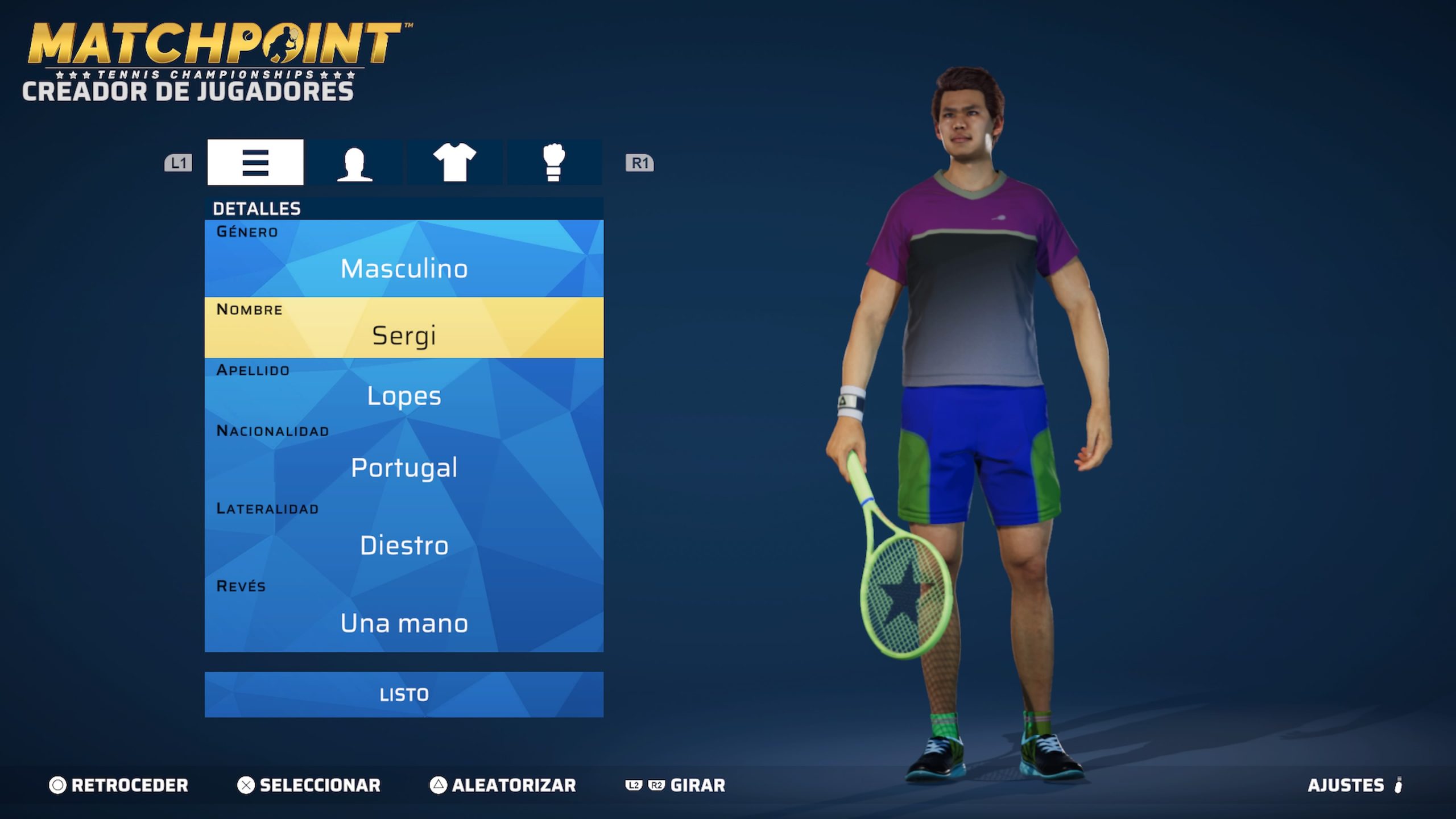Switch Revés from Una mano

click(404, 623)
